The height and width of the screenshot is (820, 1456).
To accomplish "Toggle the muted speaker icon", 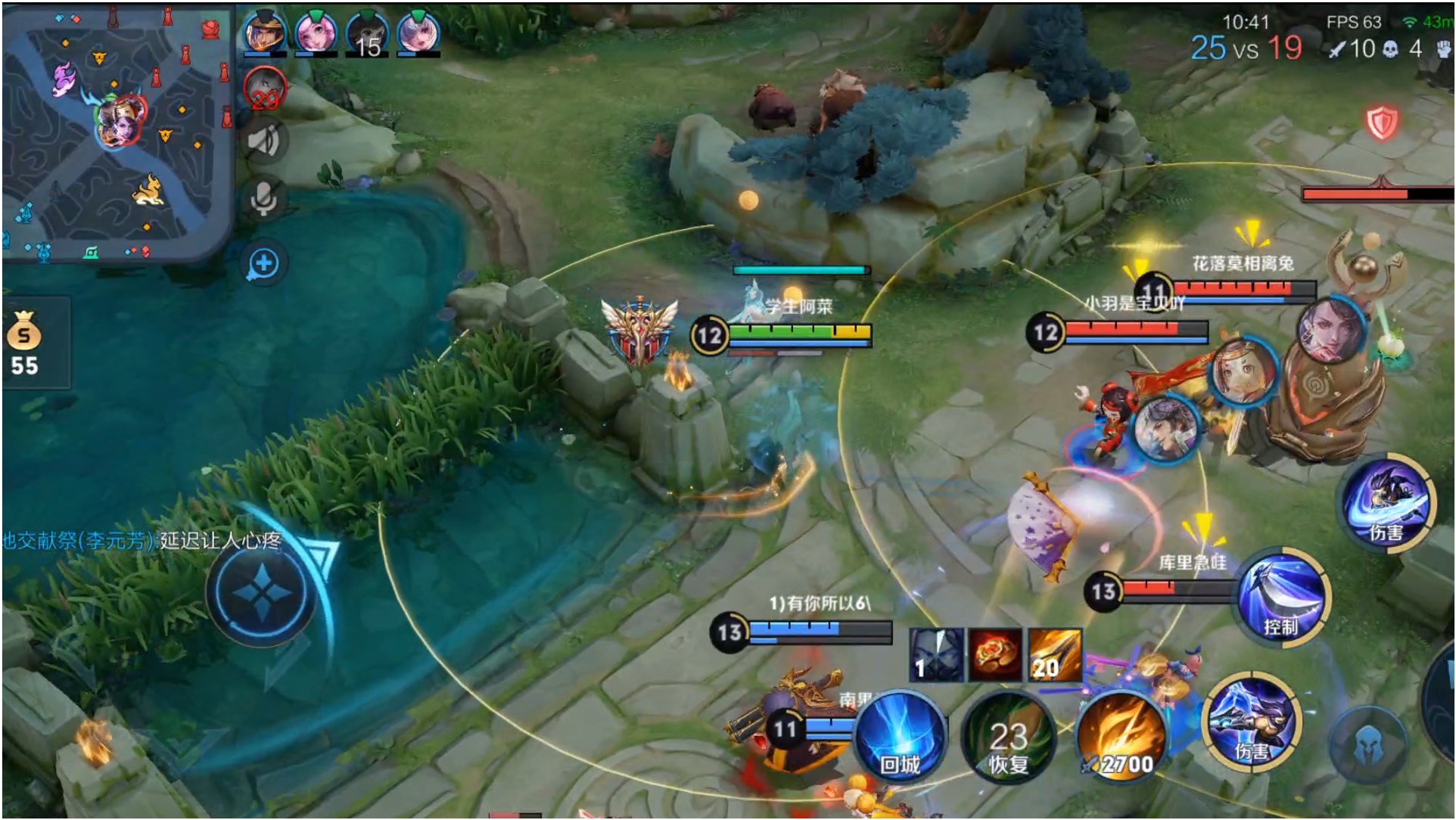I will (264, 141).
